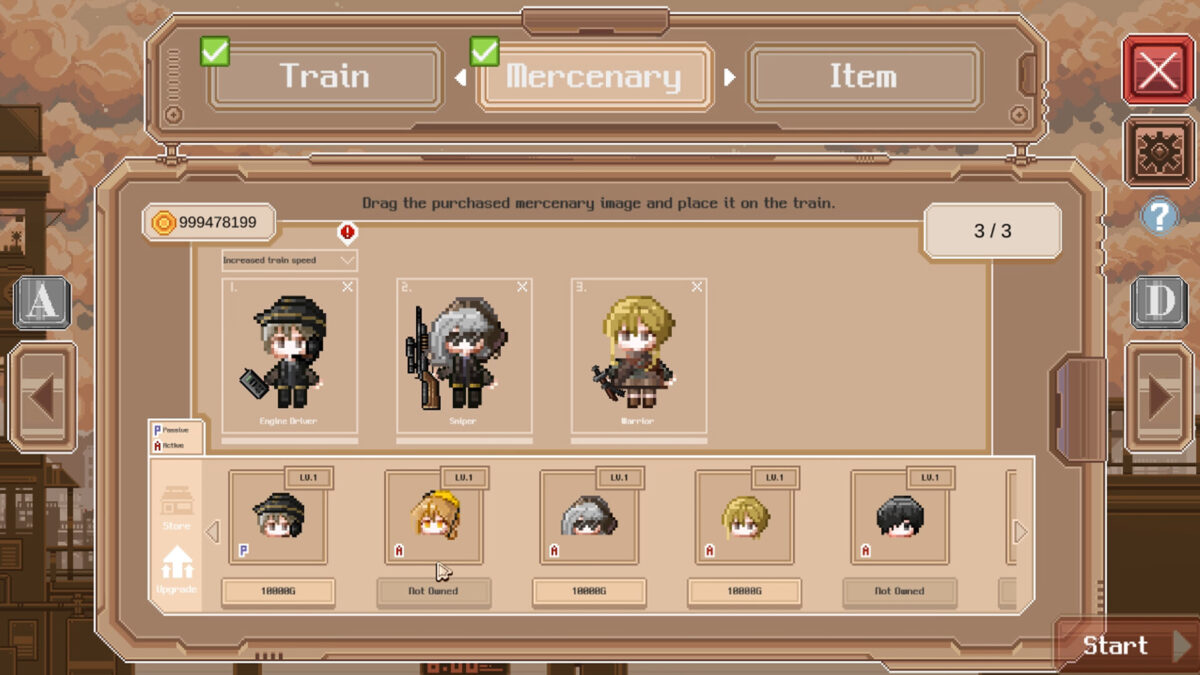Screen dimensions: 1200x675
Task: Close the menu with the red X
Action: click(1158, 70)
